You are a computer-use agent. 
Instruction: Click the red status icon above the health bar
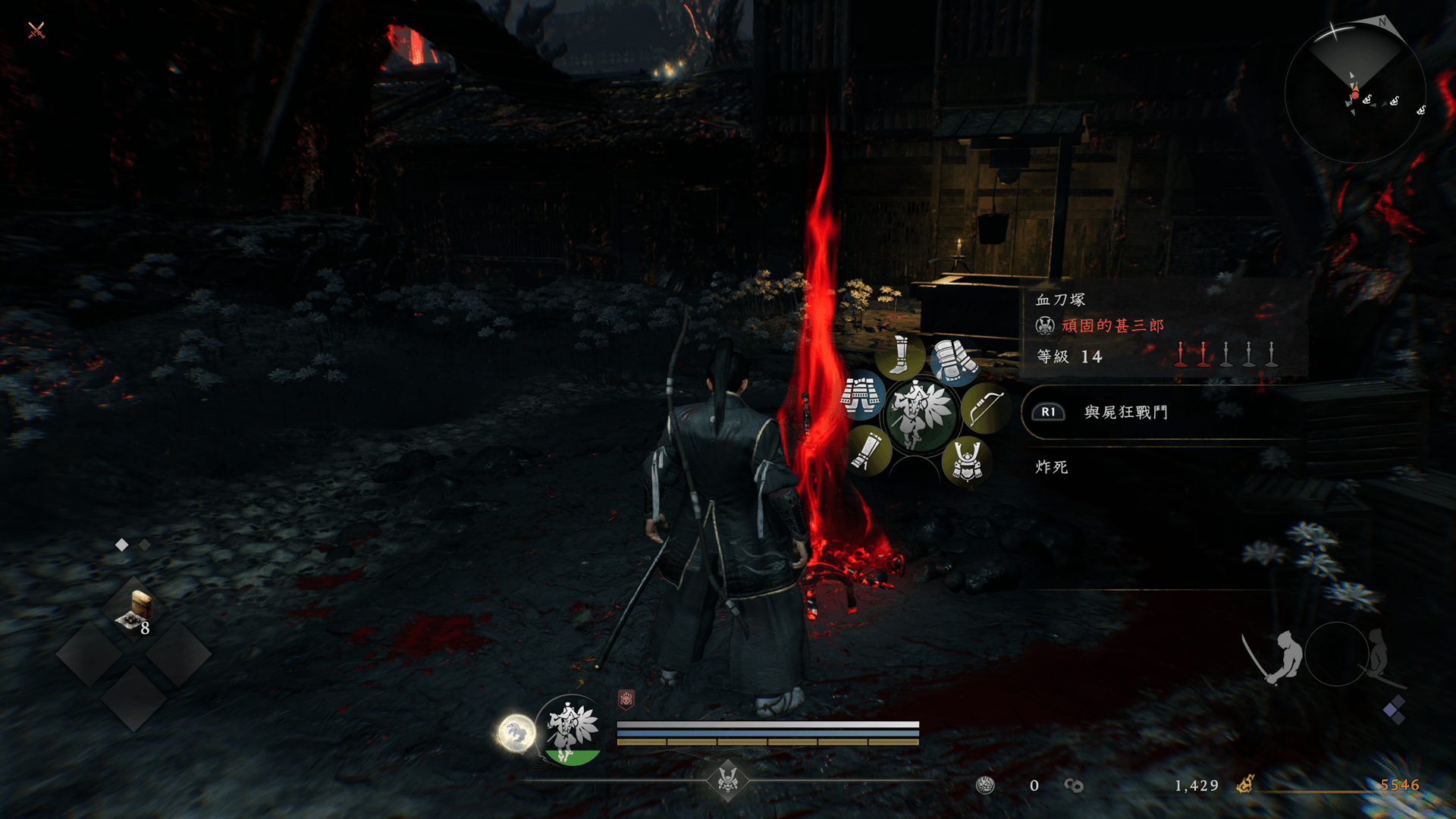pyautogui.click(x=626, y=699)
